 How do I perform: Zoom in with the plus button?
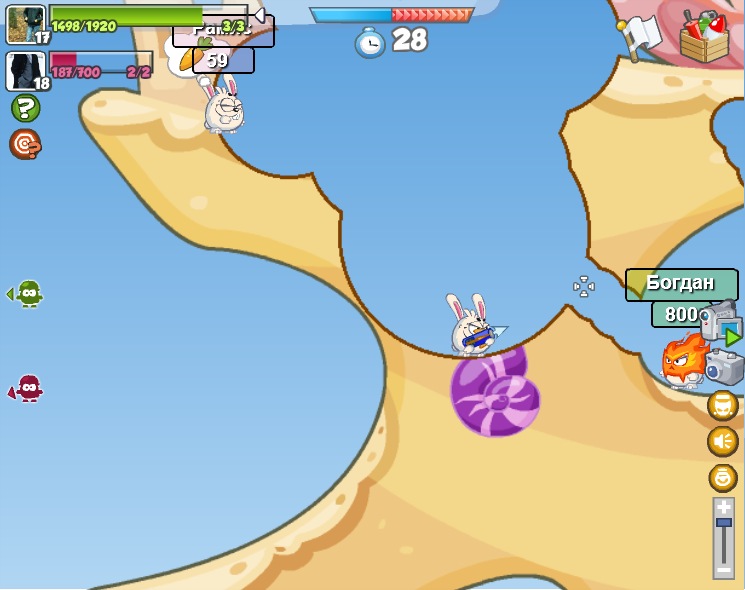tap(723, 508)
